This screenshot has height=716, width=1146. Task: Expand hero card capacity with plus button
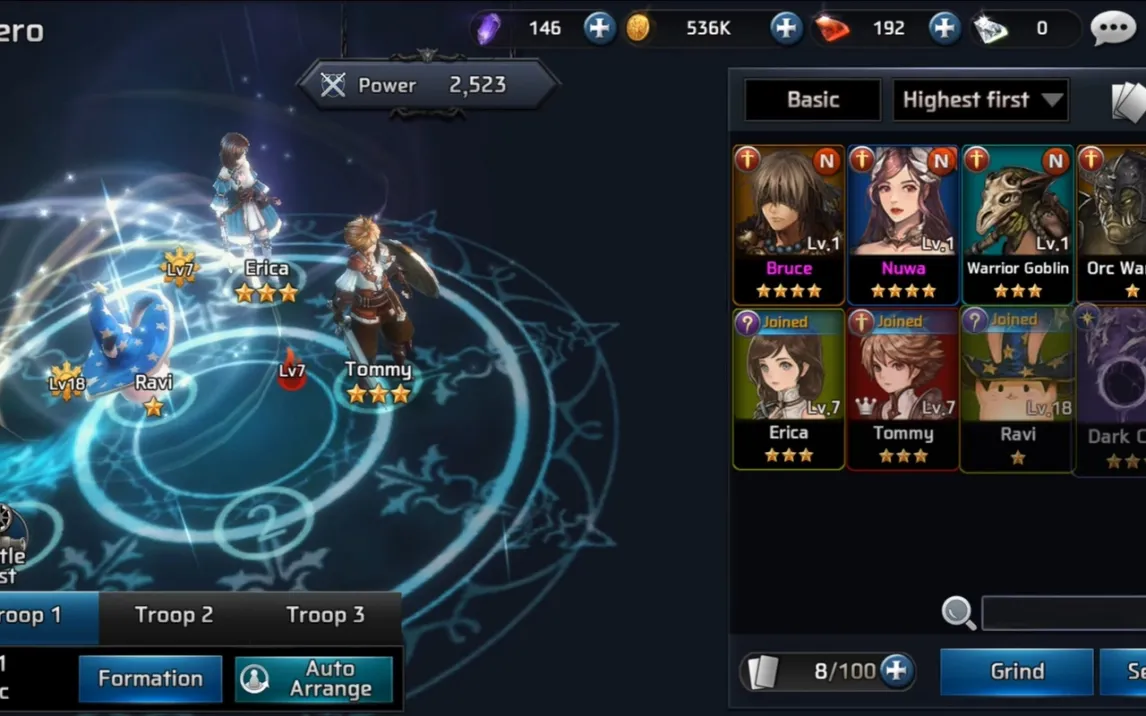point(896,671)
